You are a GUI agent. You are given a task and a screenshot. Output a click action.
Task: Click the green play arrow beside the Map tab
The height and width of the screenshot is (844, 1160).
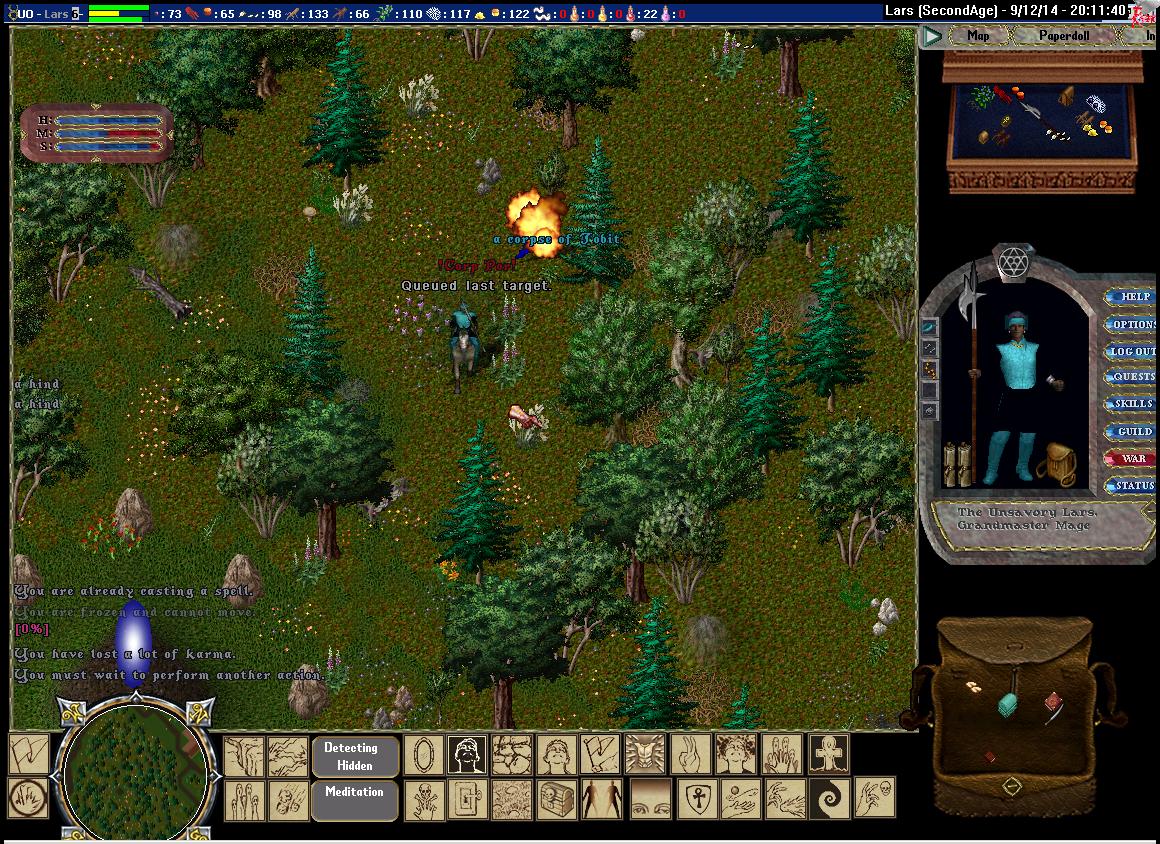[x=933, y=37]
